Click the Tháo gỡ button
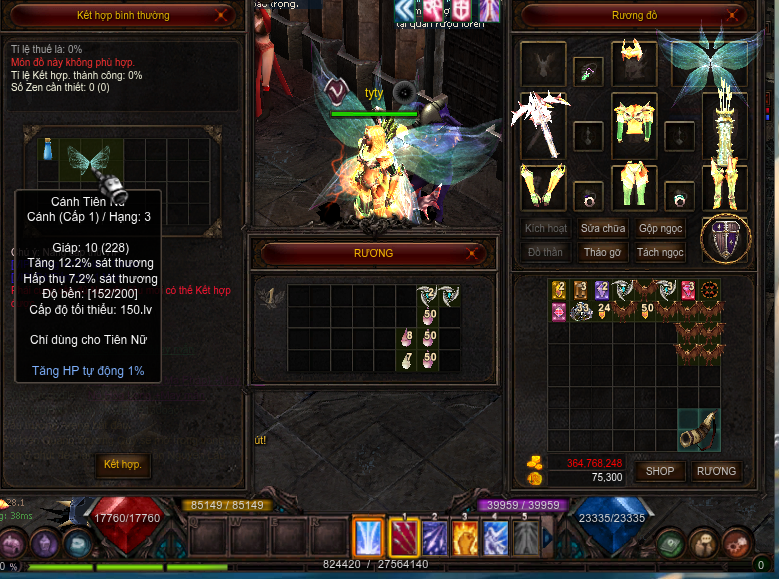 (603, 252)
